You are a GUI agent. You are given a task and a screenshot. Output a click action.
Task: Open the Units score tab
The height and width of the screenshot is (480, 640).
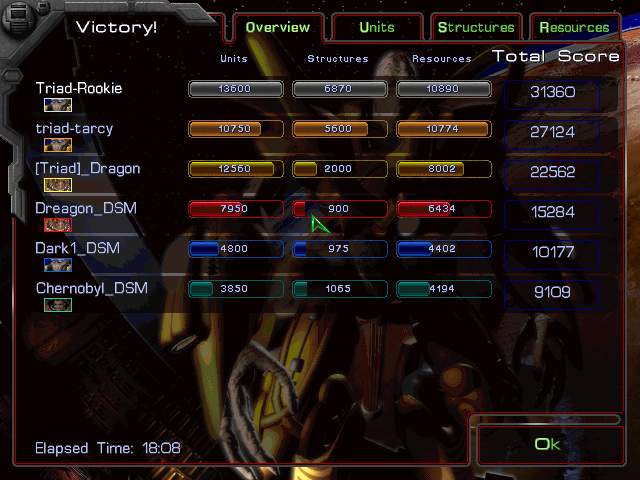(377, 28)
